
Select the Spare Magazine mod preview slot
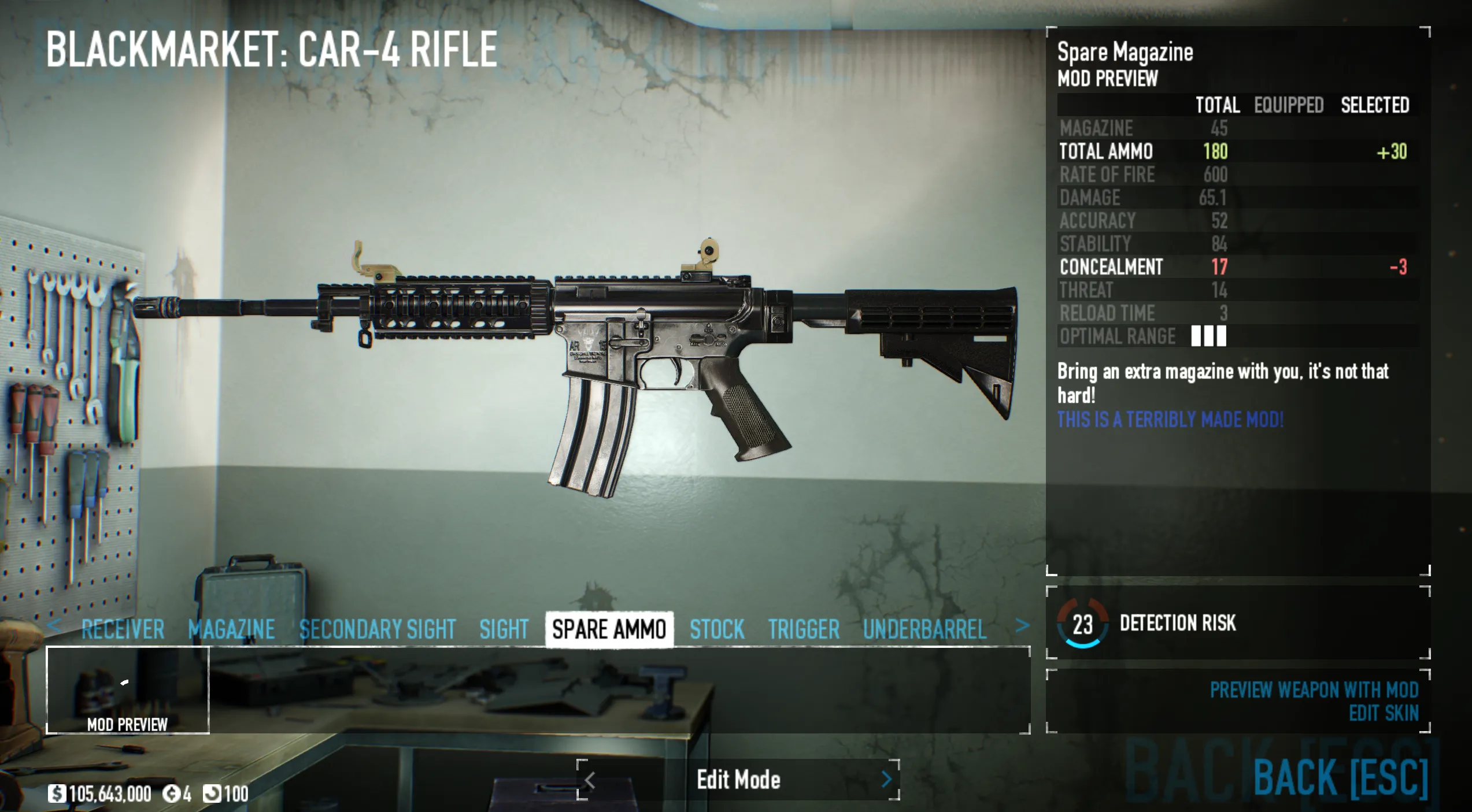point(128,690)
